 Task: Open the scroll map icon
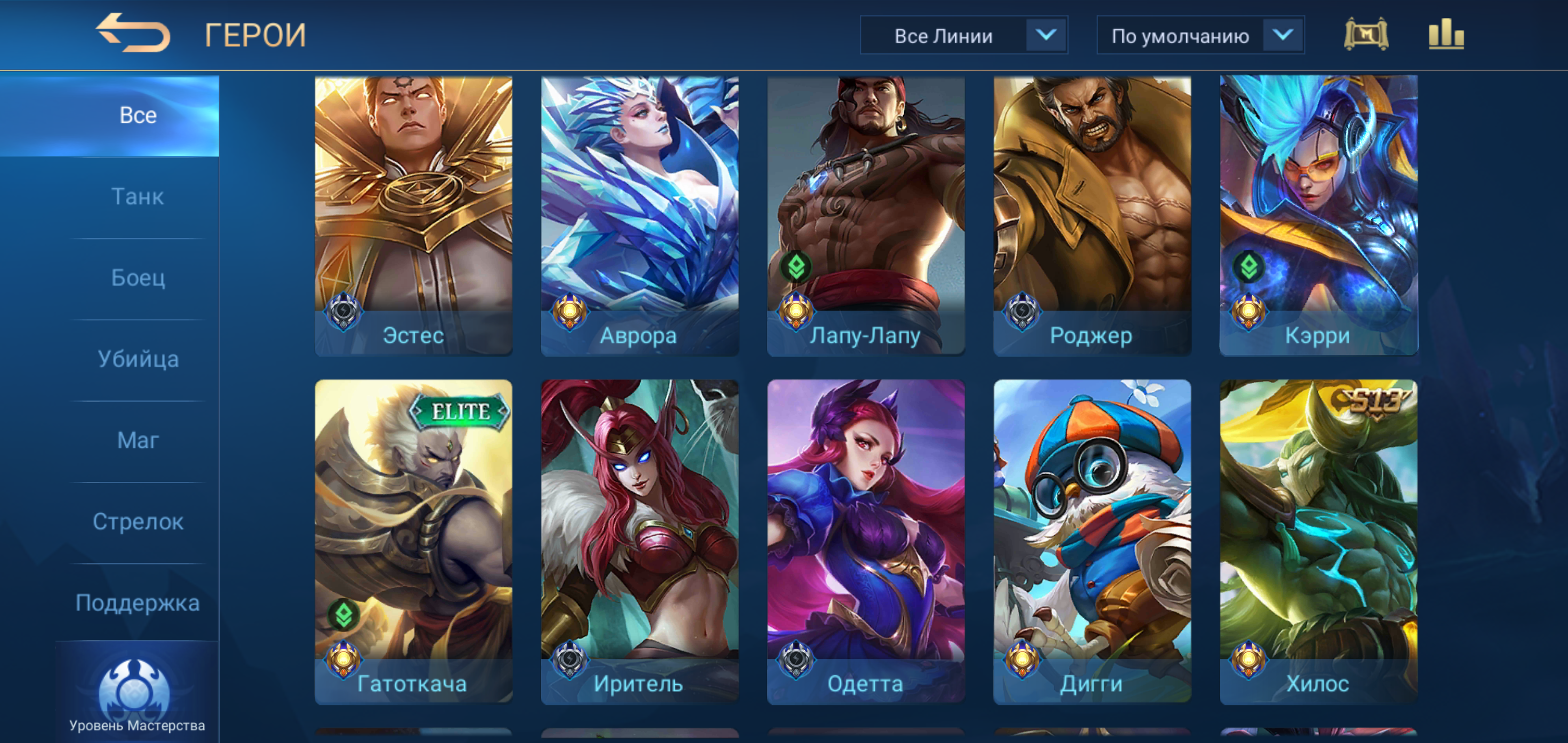click(1365, 34)
